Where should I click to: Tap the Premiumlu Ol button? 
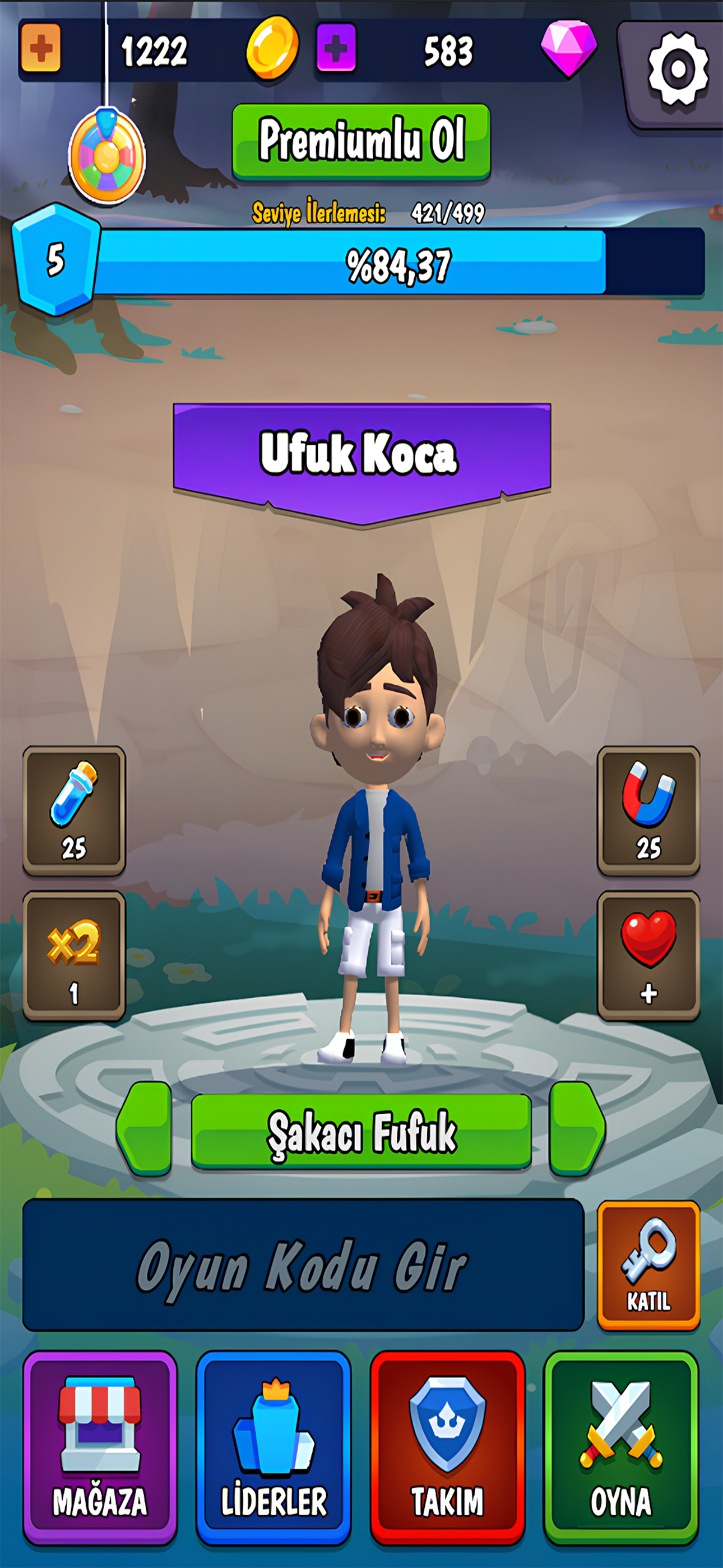tap(361, 141)
